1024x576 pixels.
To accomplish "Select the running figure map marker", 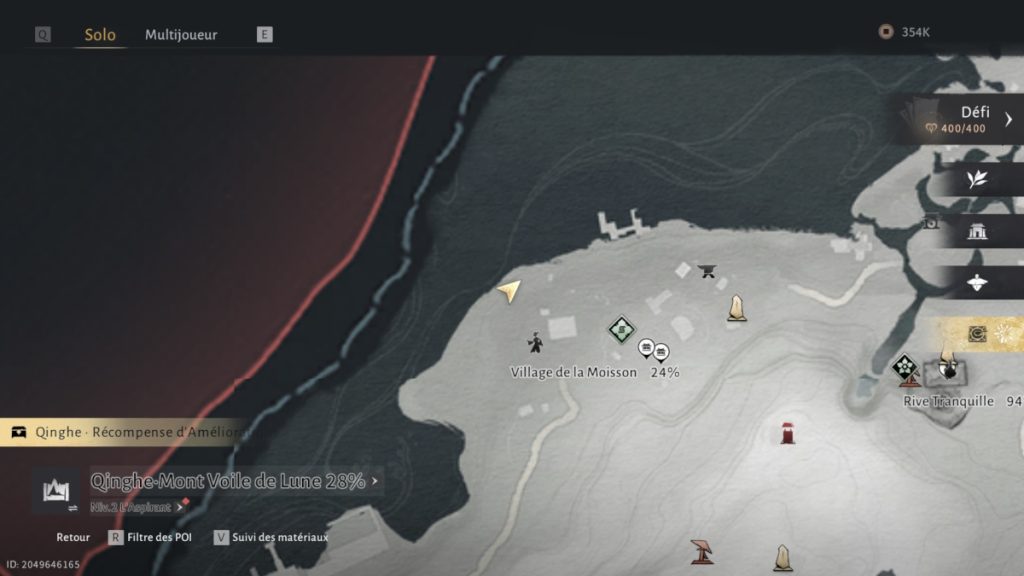I will [x=536, y=343].
